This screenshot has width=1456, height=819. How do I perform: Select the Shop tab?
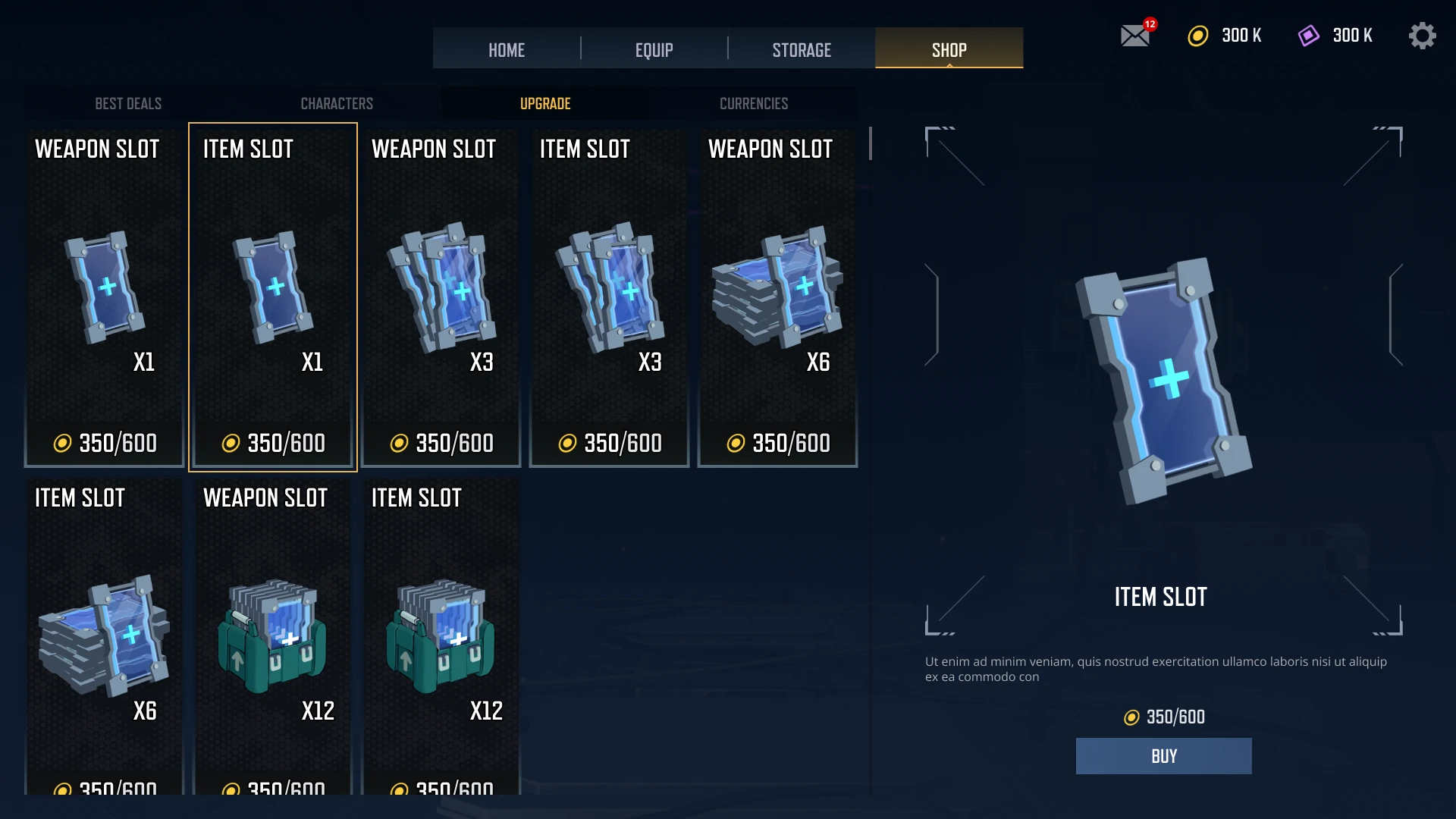point(949,50)
